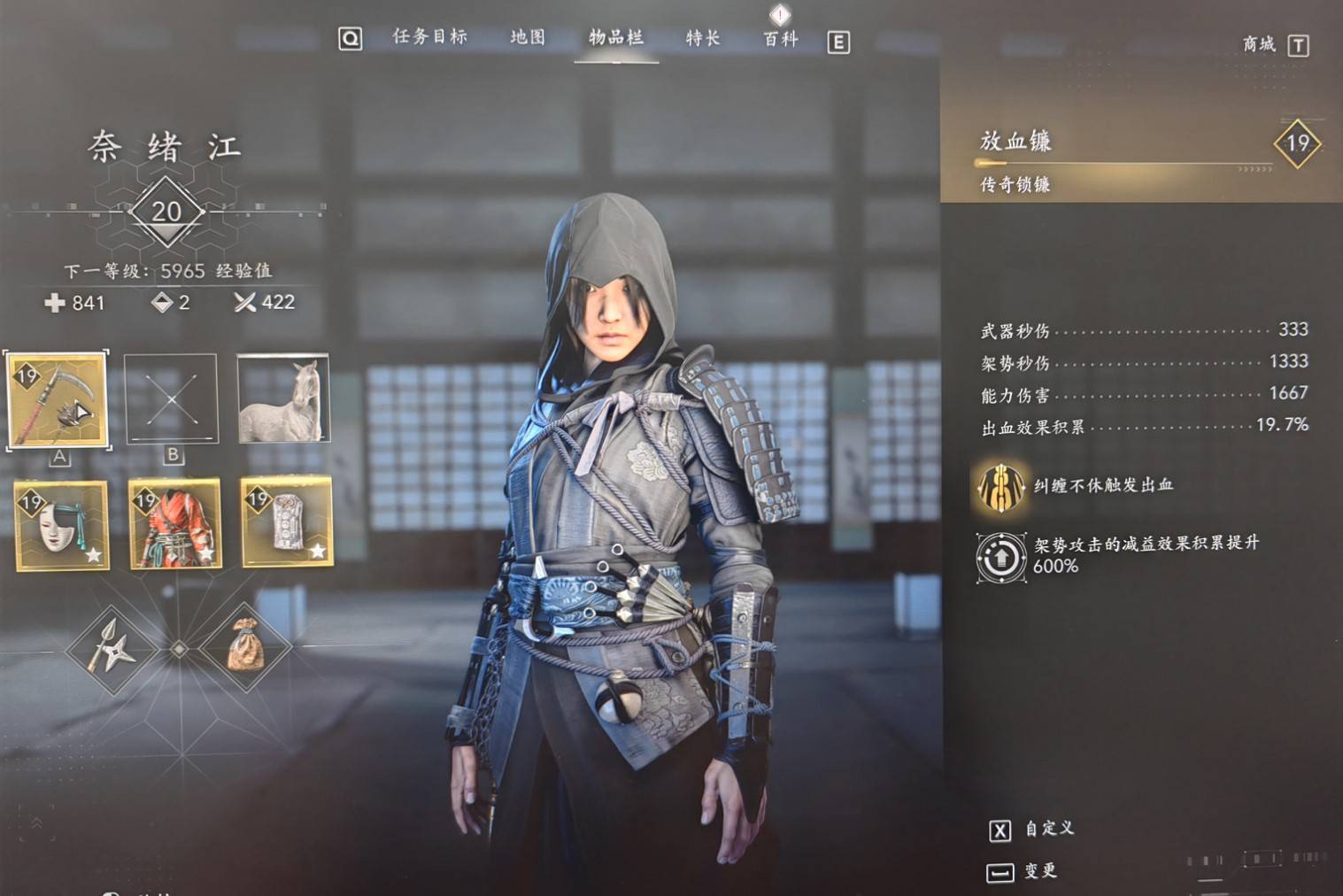The height and width of the screenshot is (896, 1343).
Task: Select the Noh mask trinket slot
Action: click(x=60, y=525)
